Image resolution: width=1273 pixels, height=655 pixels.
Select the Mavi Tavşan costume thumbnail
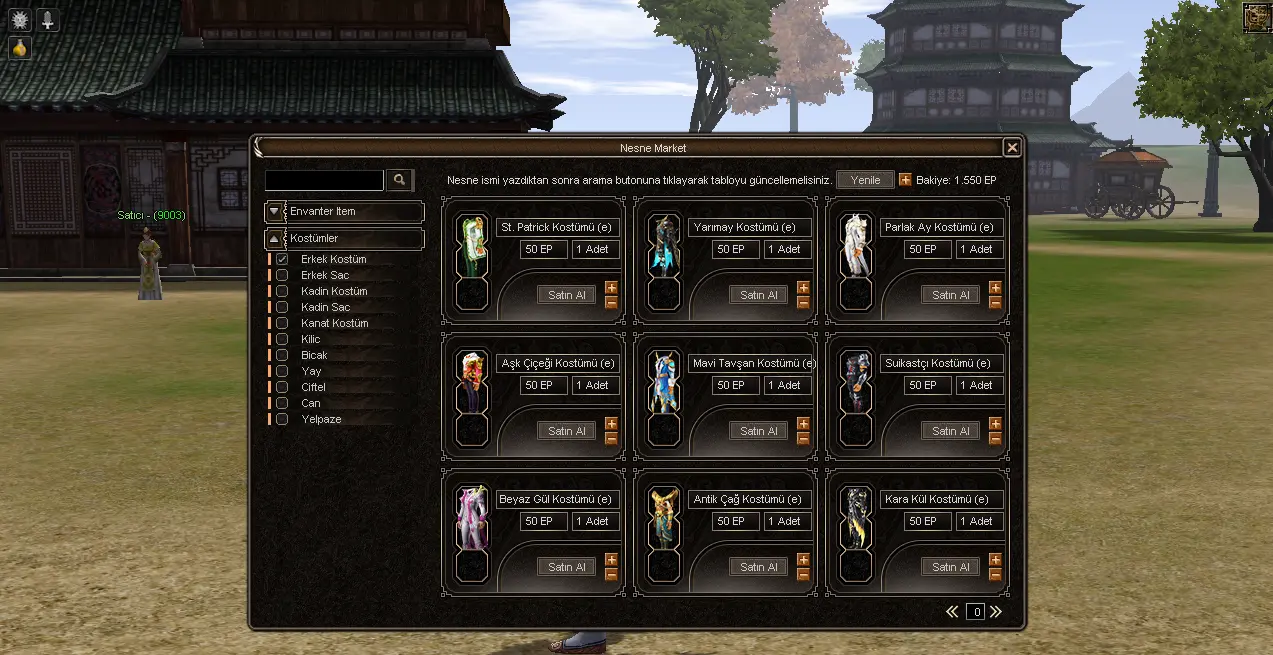[663, 382]
